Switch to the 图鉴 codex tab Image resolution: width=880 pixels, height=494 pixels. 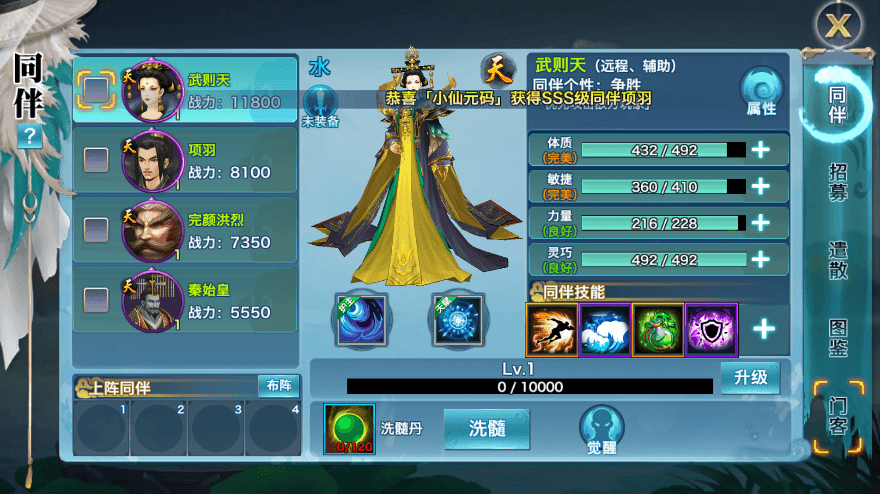[x=838, y=336]
